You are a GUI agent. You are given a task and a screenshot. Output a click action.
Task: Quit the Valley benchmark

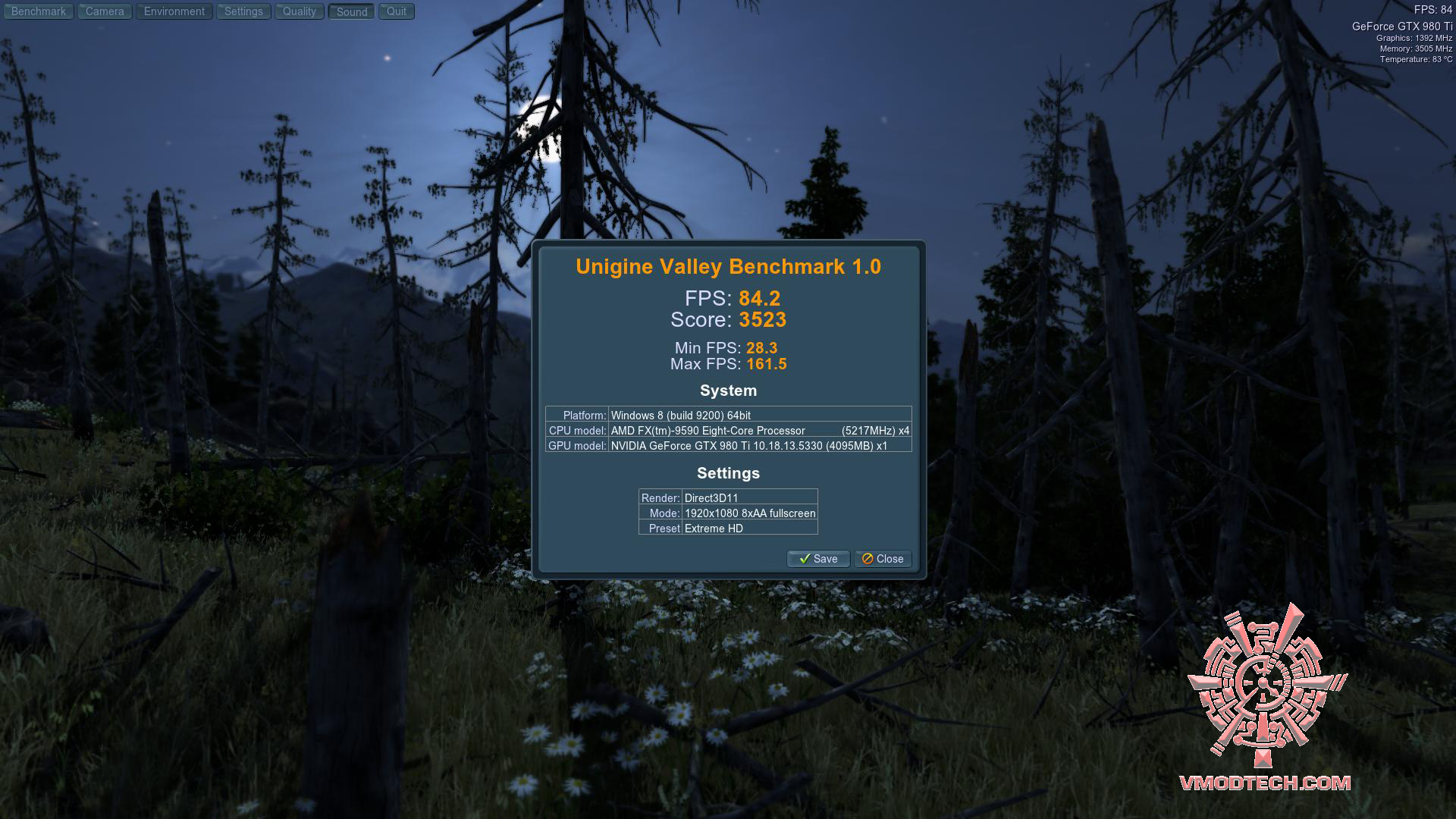[x=397, y=11]
